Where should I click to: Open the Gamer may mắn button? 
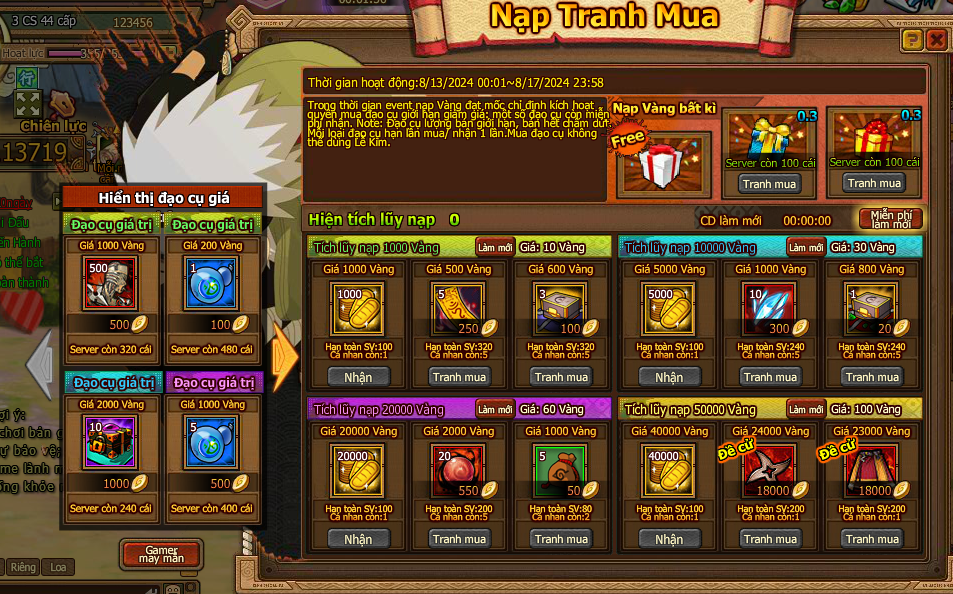[x=160, y=554]
